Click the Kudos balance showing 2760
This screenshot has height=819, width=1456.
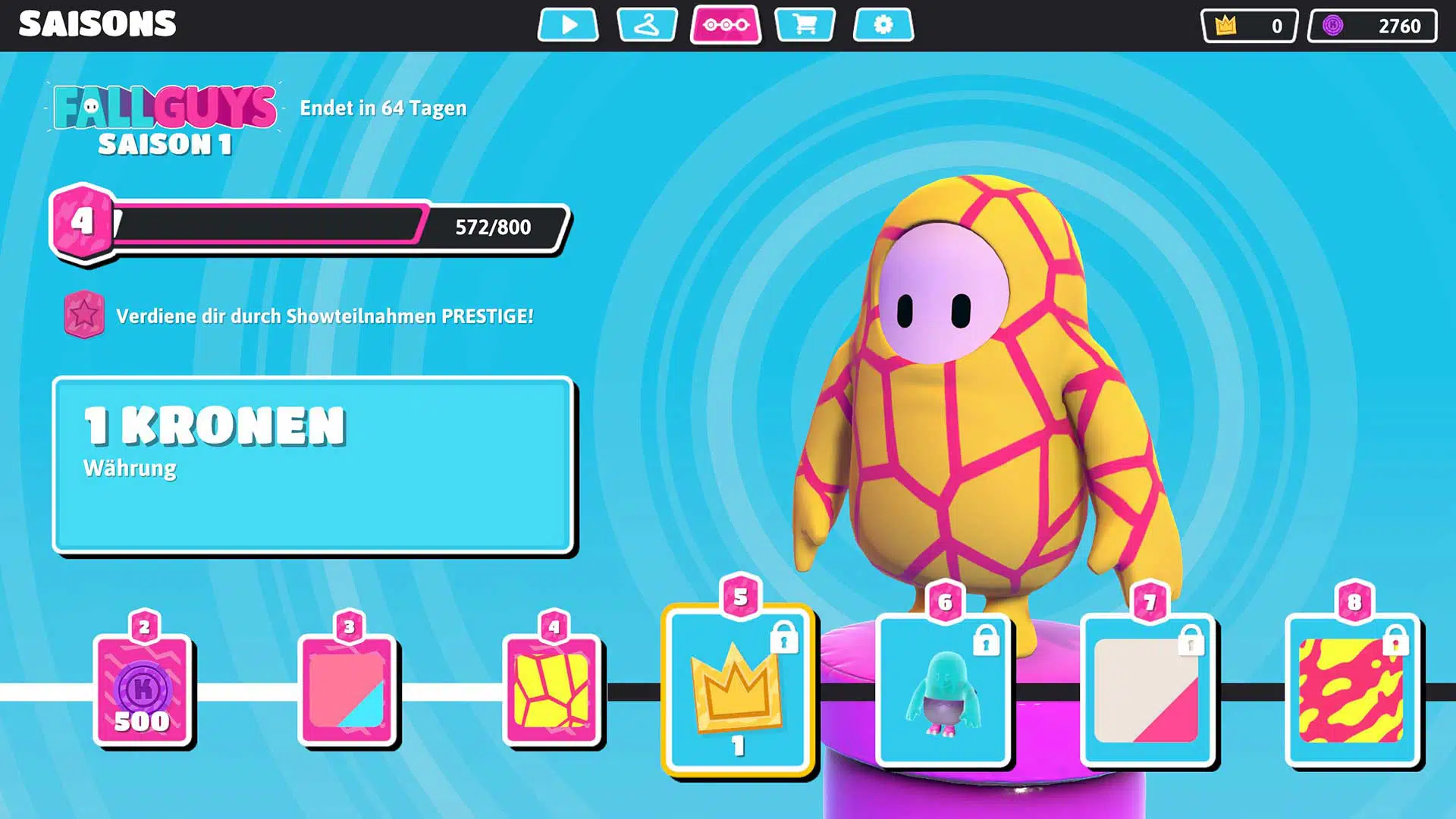1372,26
